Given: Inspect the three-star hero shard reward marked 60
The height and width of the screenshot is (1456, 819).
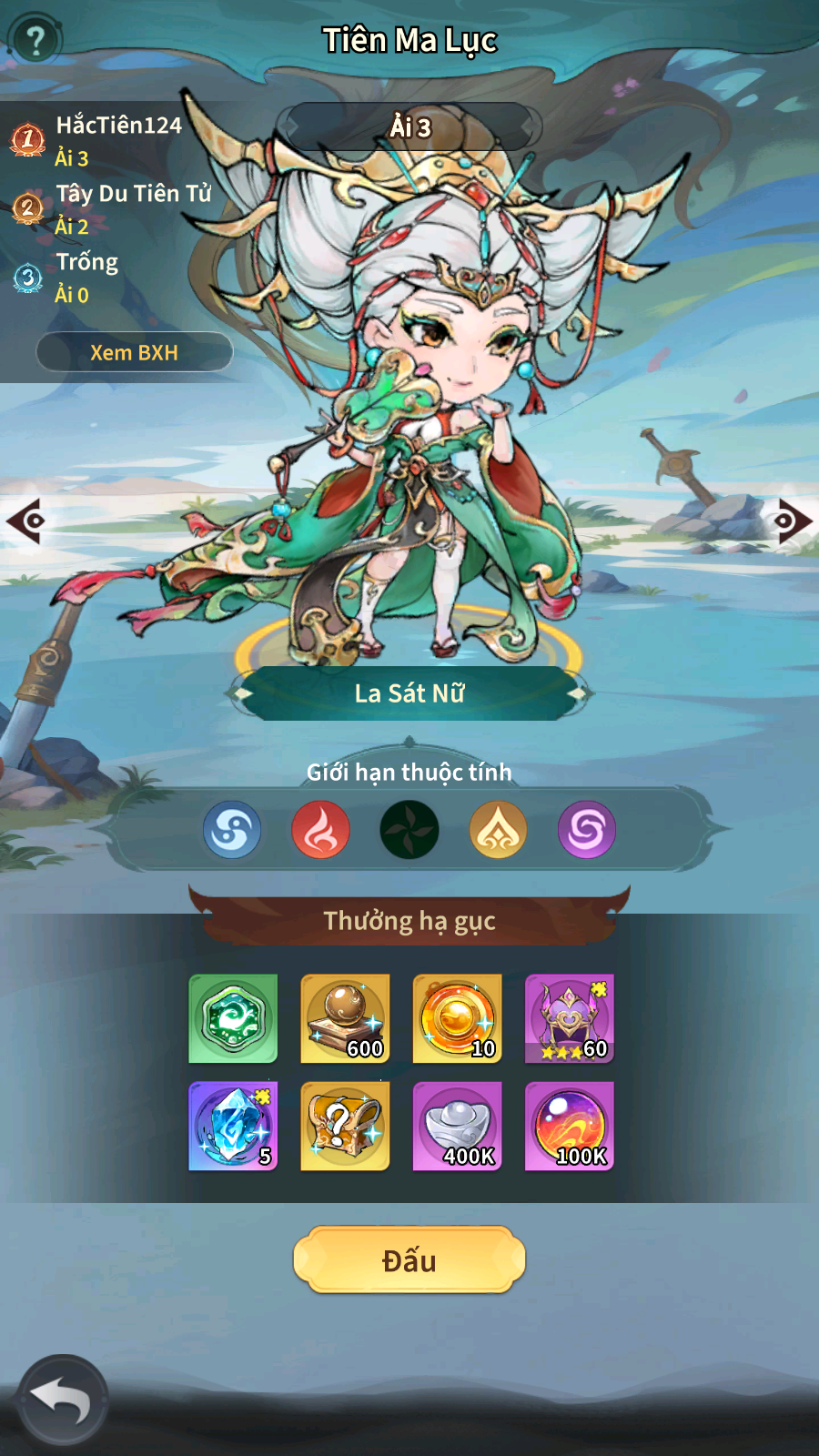Looking at the screenshot, I should [x=569, y=1018].
